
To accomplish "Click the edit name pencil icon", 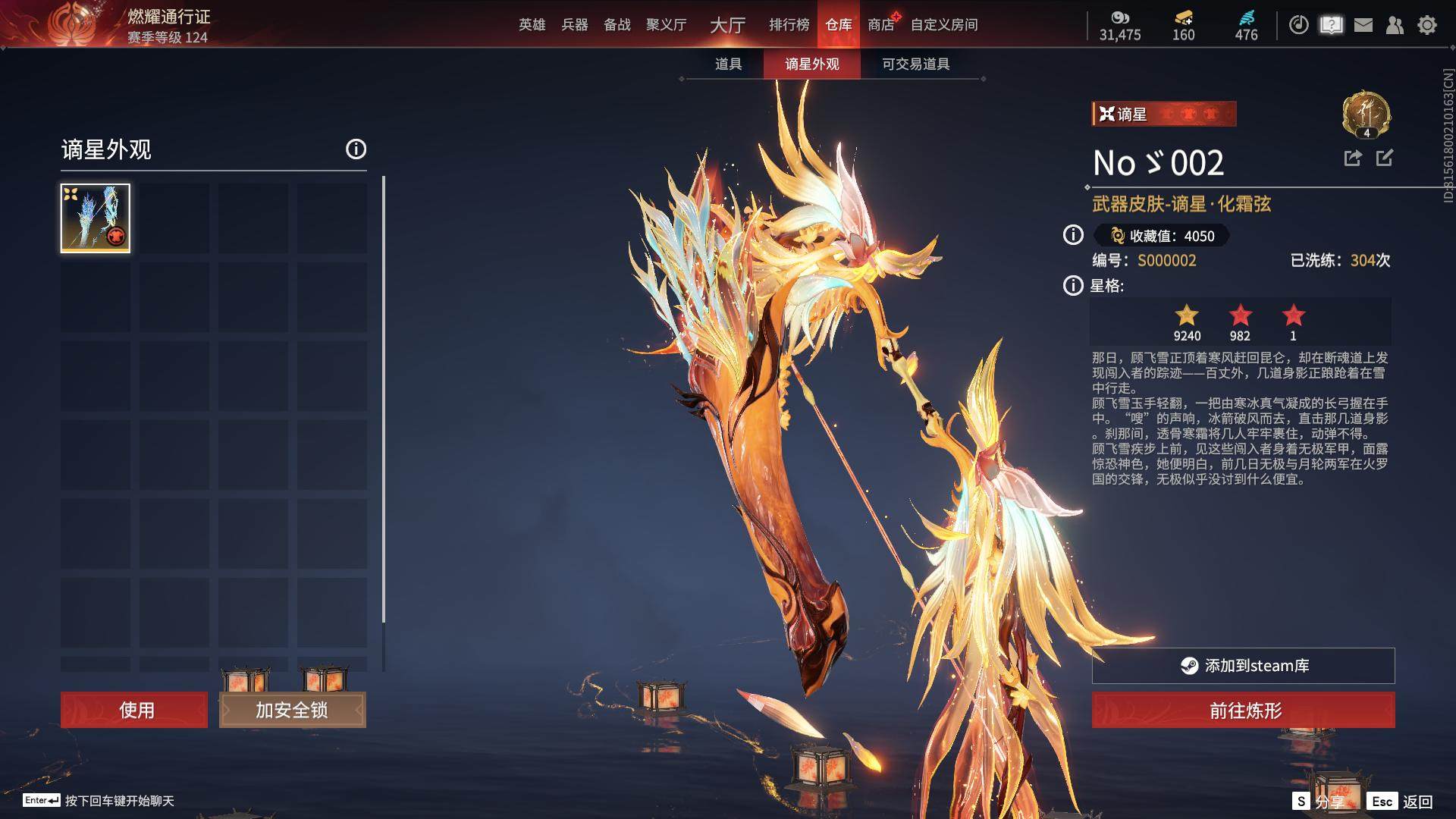I will (x=1384, y=158).
